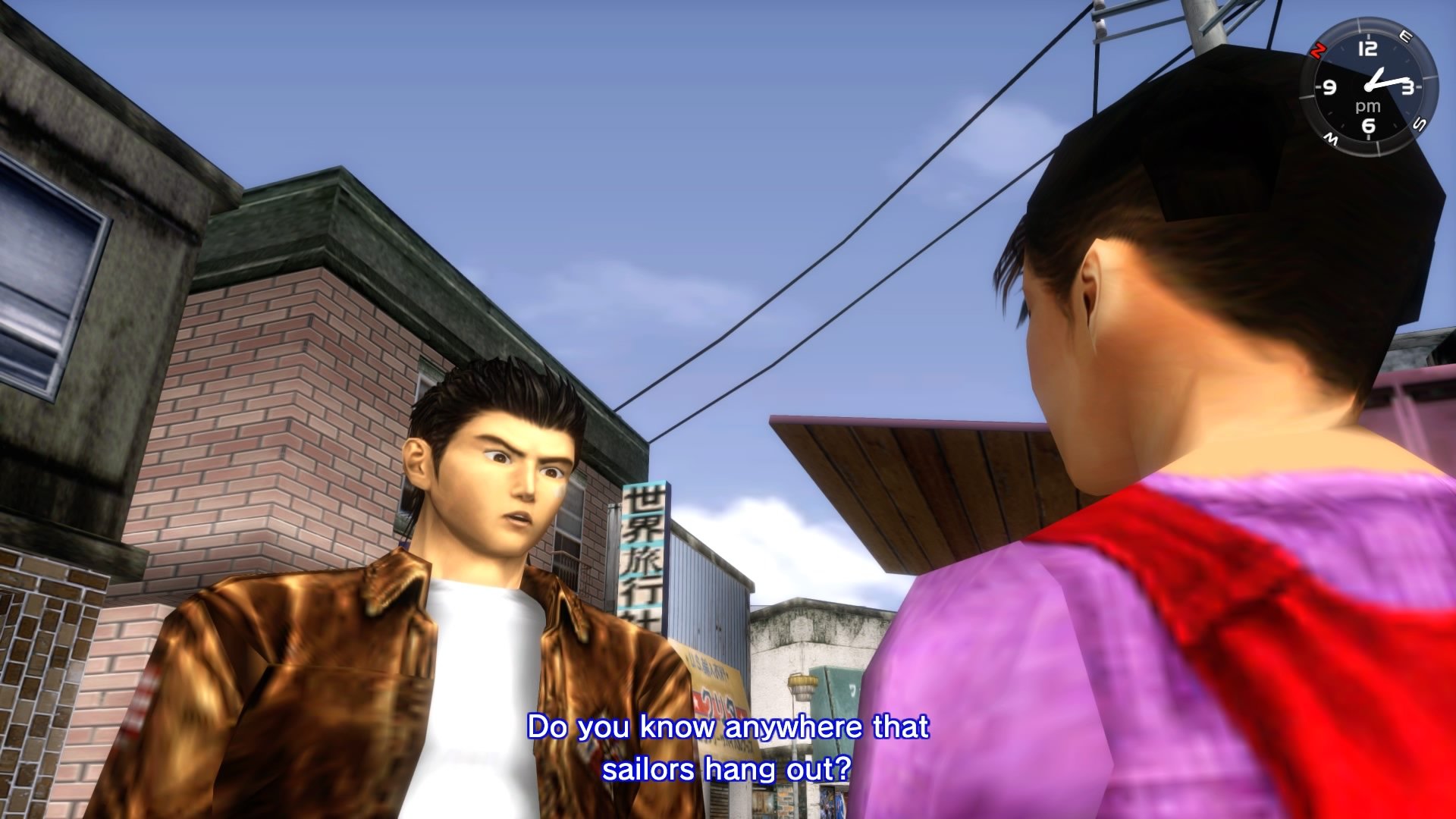The height and width of the screenshot is (819, 1456).
Task: Click the 6 numeral on the clock face
Action: coord(1370,126)
